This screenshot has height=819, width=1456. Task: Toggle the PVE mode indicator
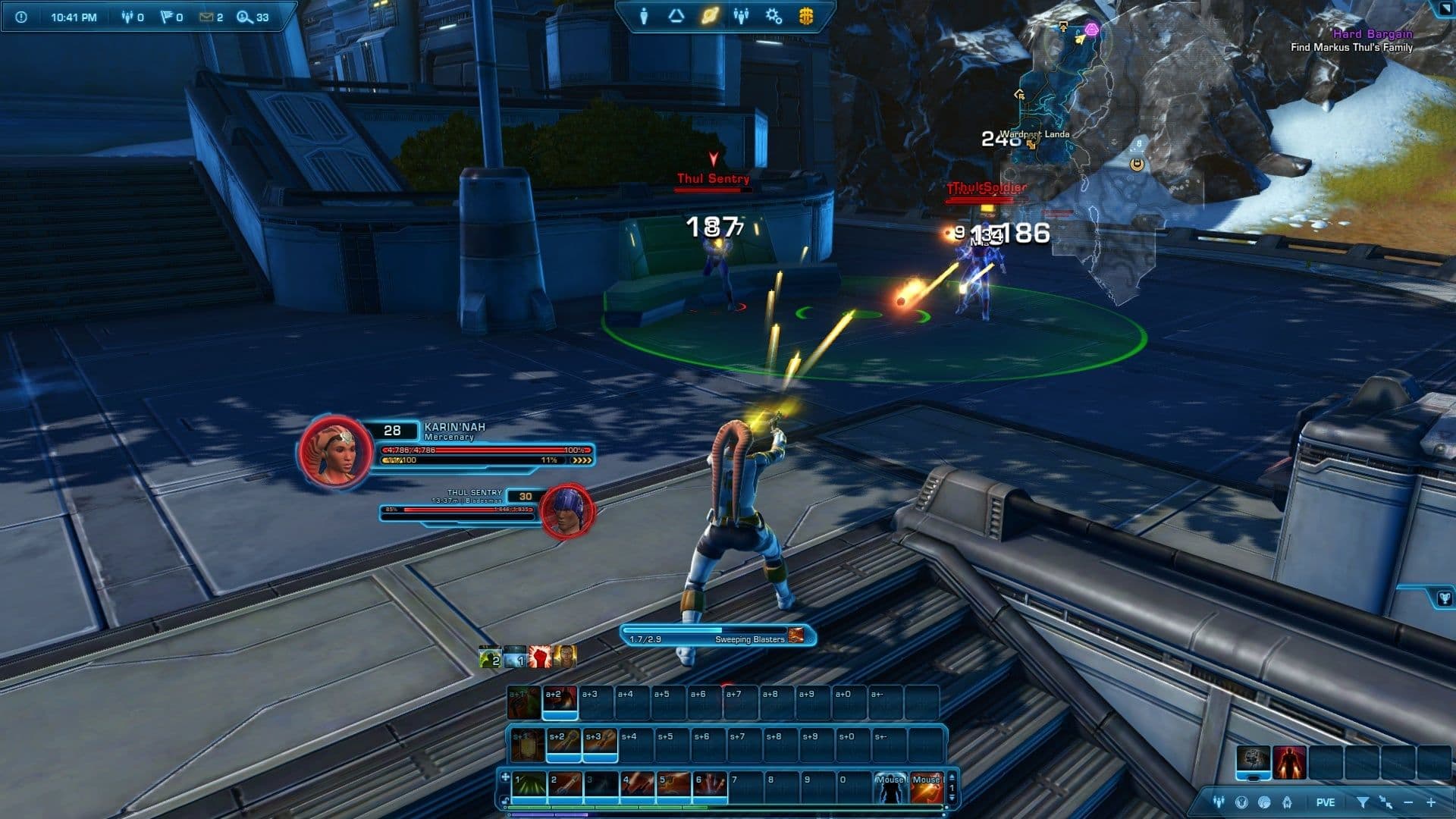coord(1326,802)
